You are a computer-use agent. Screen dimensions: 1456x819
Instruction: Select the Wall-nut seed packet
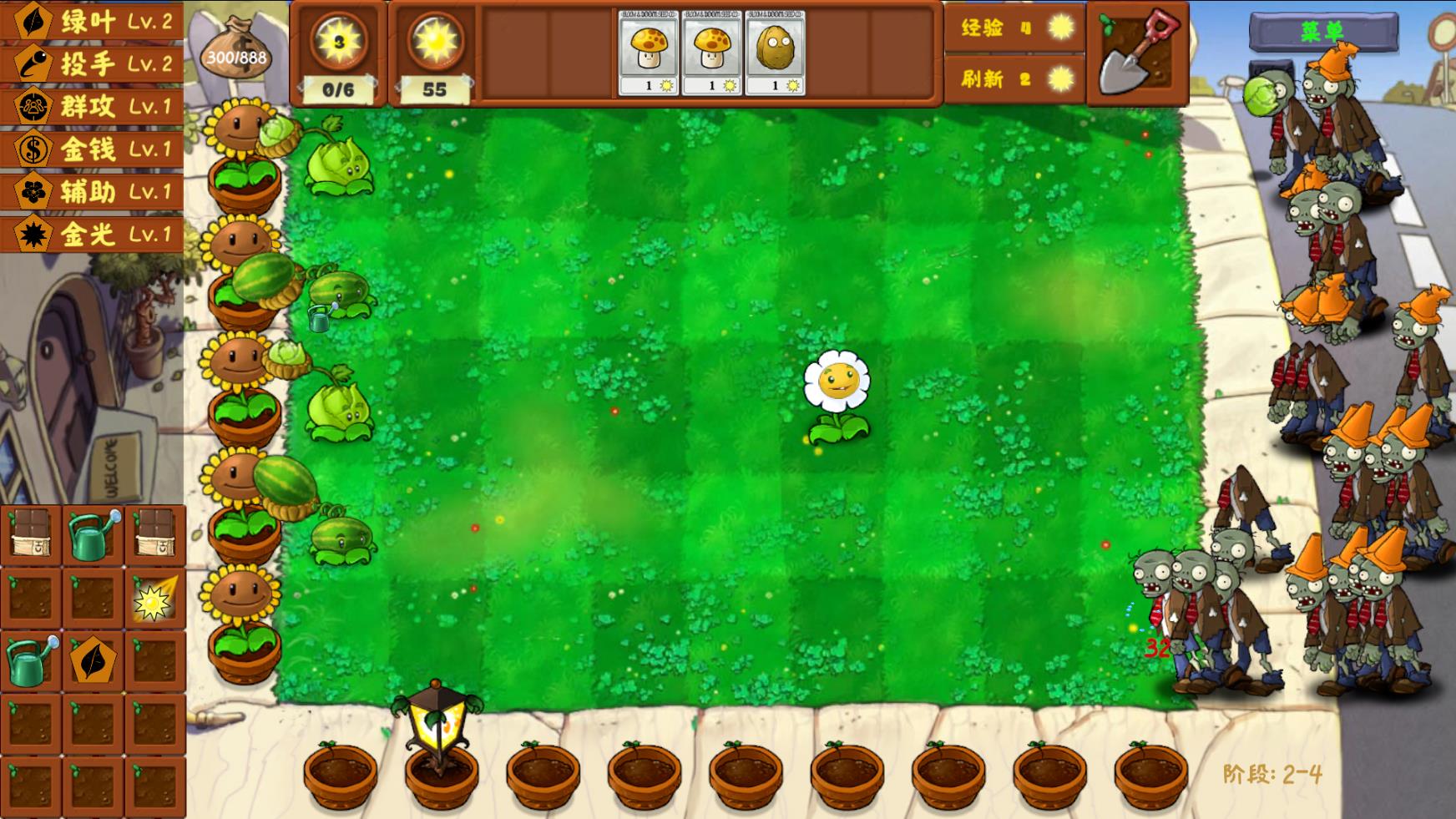779,52
